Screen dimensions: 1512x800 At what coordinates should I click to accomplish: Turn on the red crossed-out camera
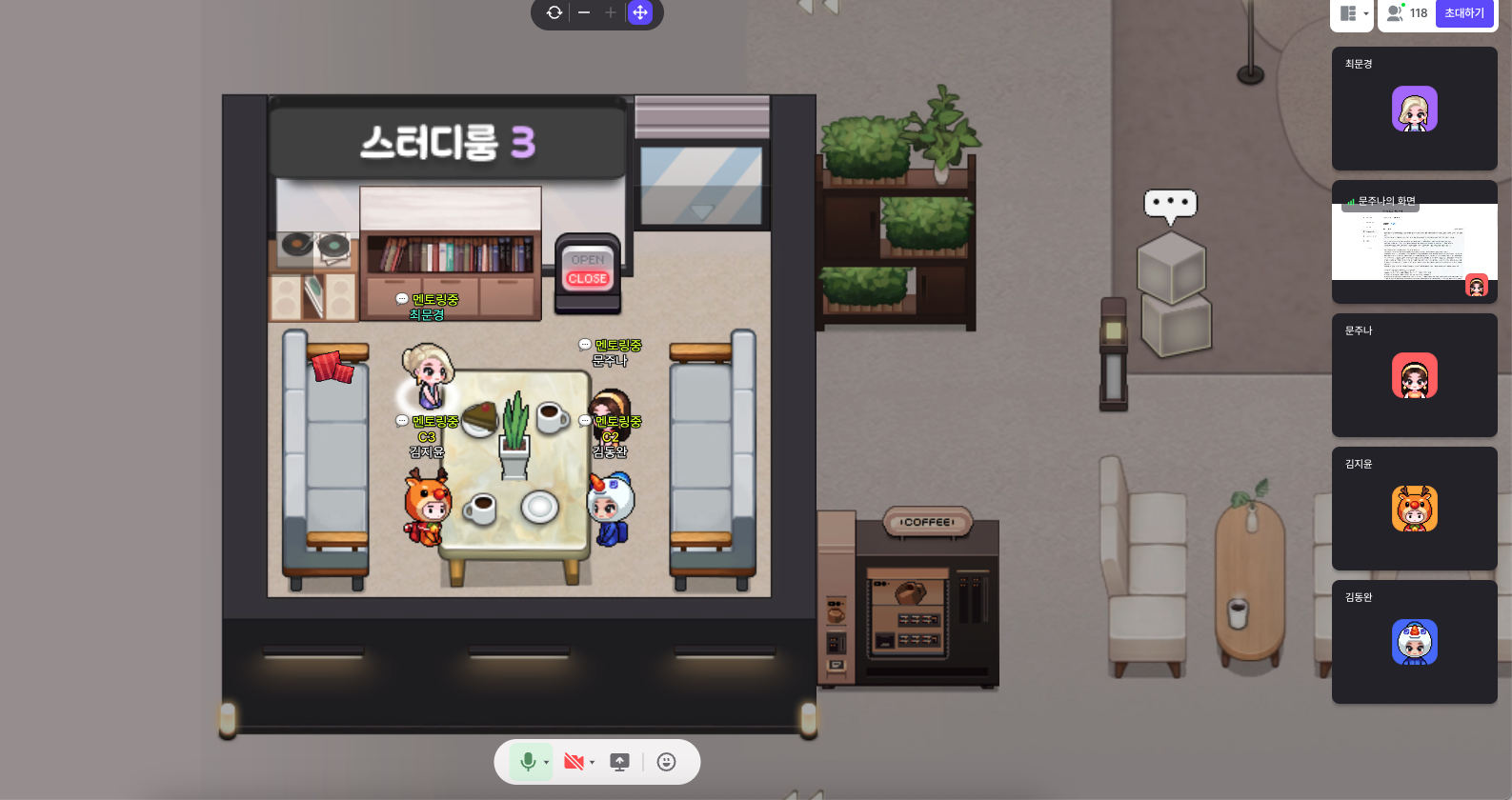[574, 762]
